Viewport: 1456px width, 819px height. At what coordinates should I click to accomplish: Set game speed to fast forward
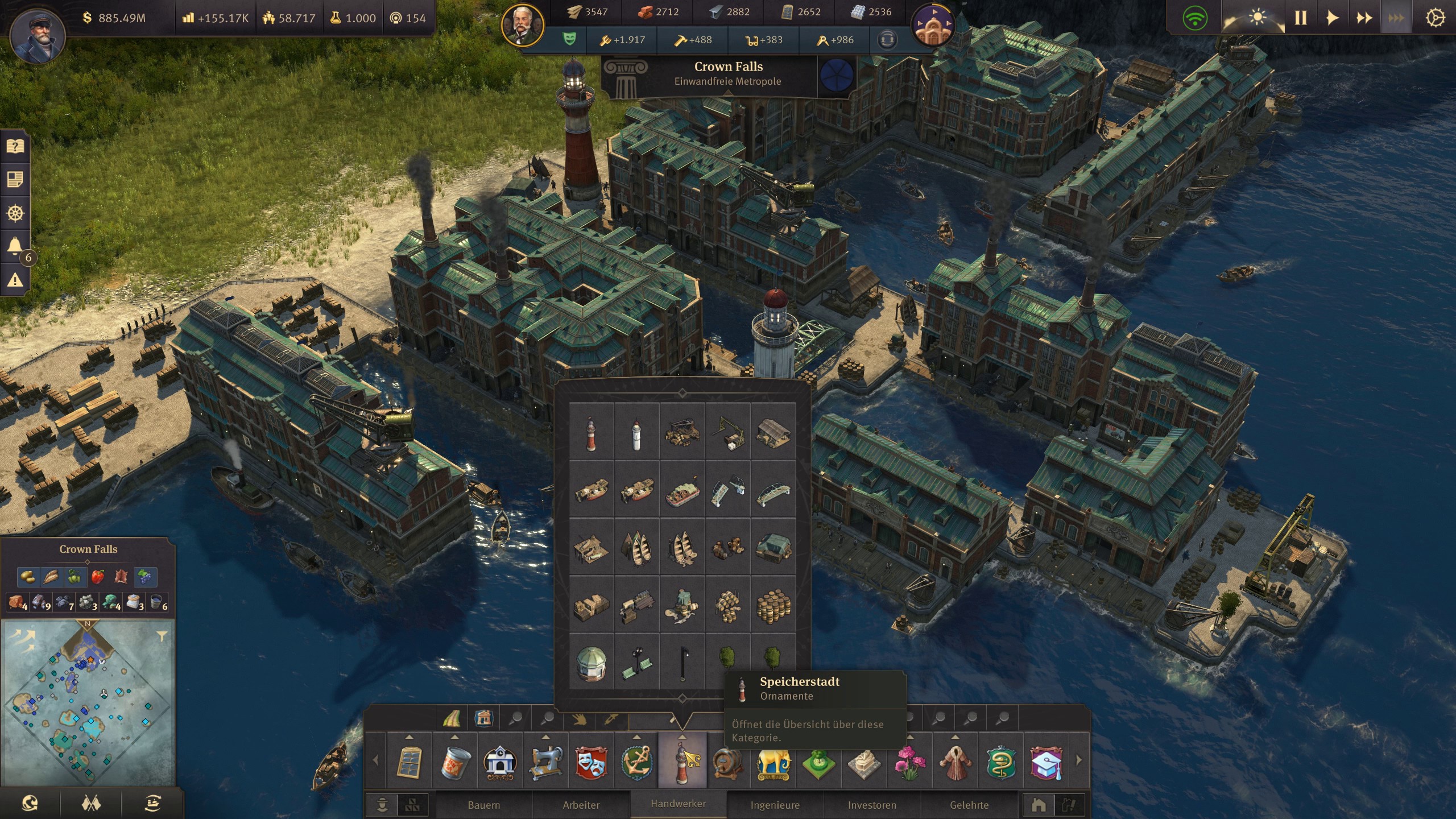pyautogui.click(x=1364, y=18)
